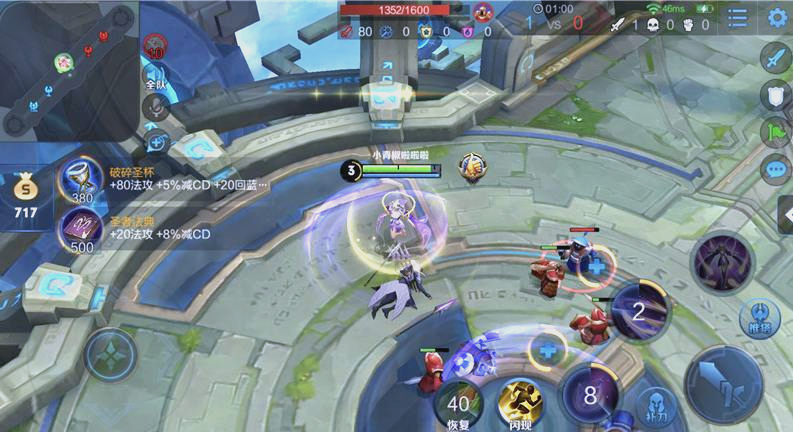The image size is (793, 432).
Task: Send the shield defend signal
Action: pyautogui.click(x=775, y=95)
